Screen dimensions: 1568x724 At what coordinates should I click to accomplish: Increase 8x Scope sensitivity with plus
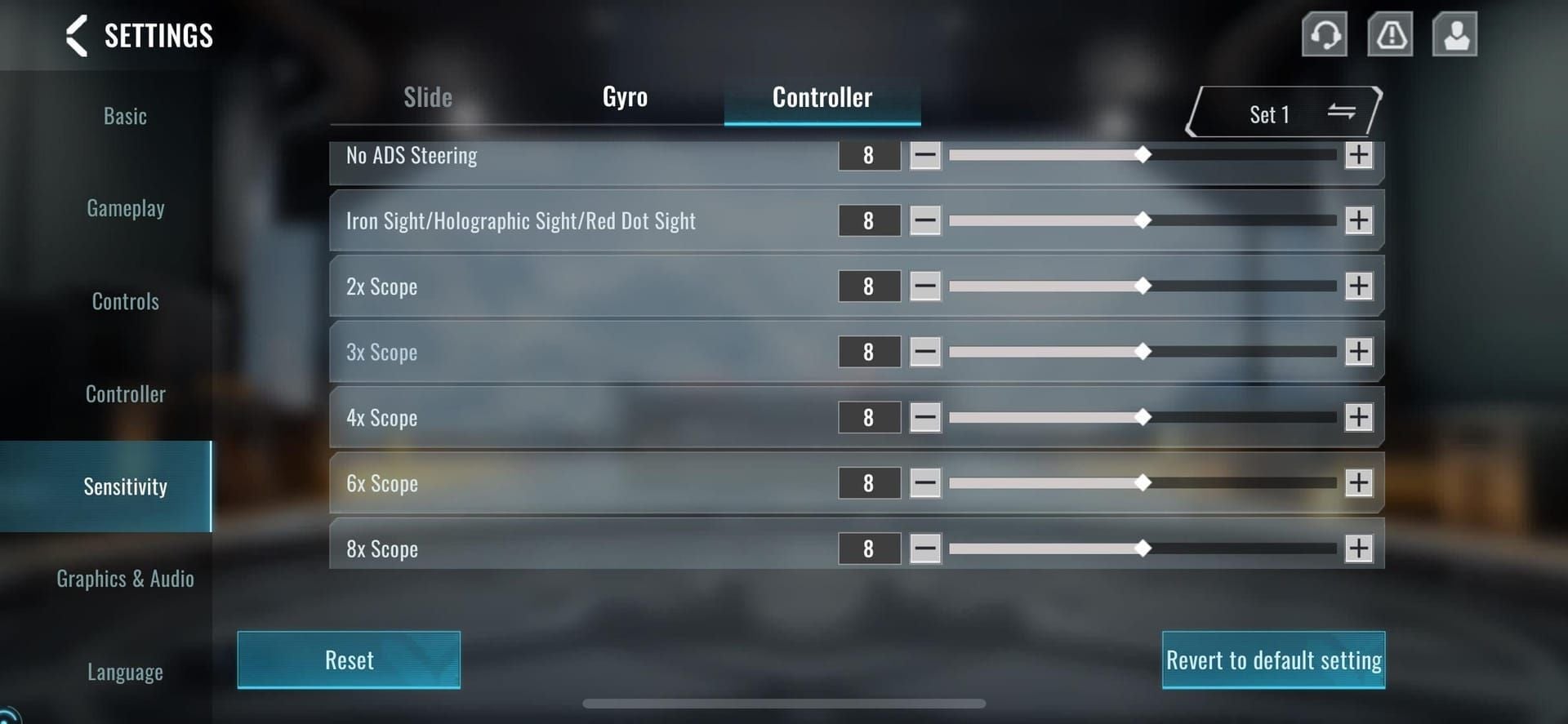[x=1359, y=549]
